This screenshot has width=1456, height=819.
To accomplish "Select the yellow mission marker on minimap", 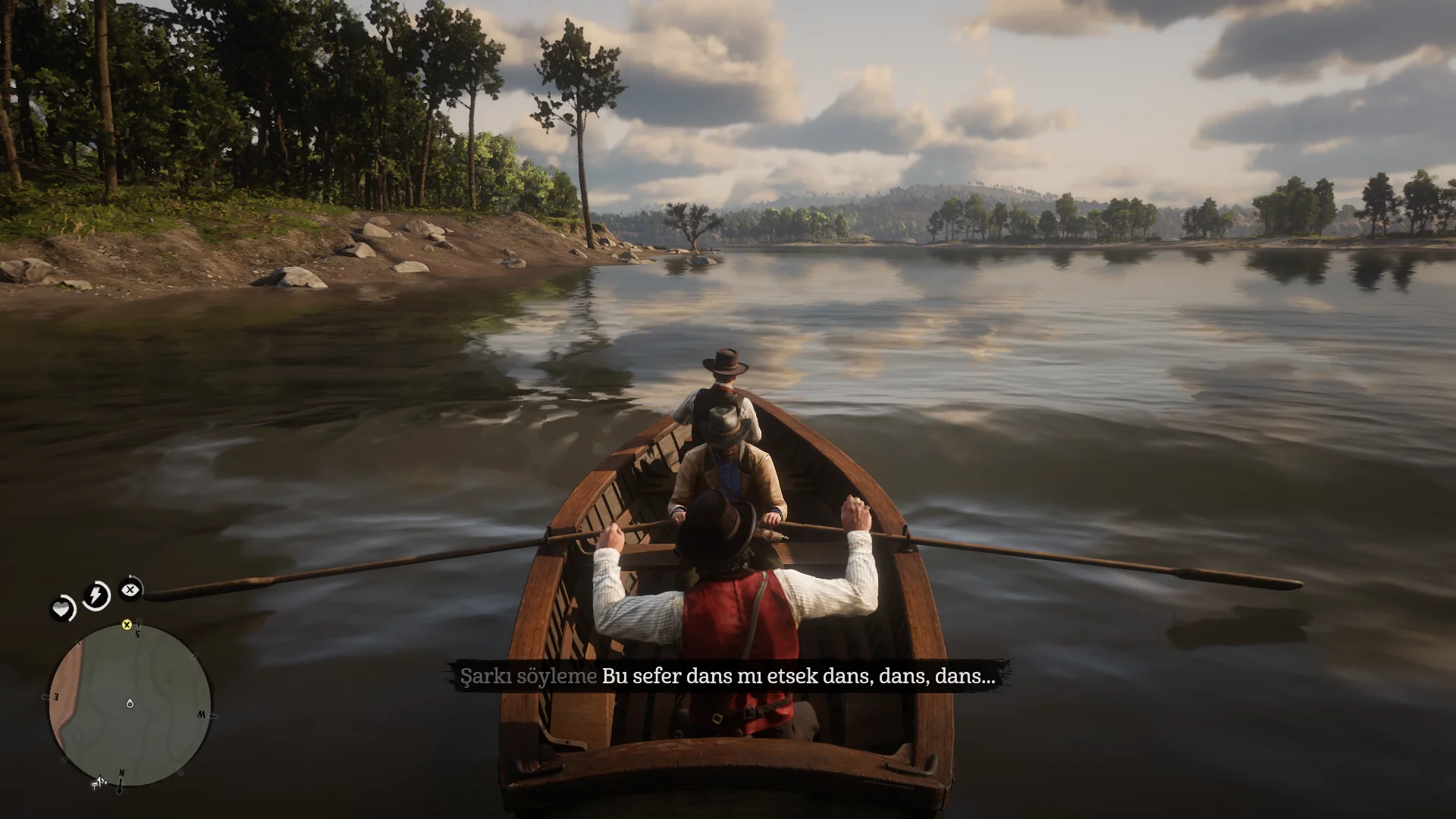I will click(127, 625).
